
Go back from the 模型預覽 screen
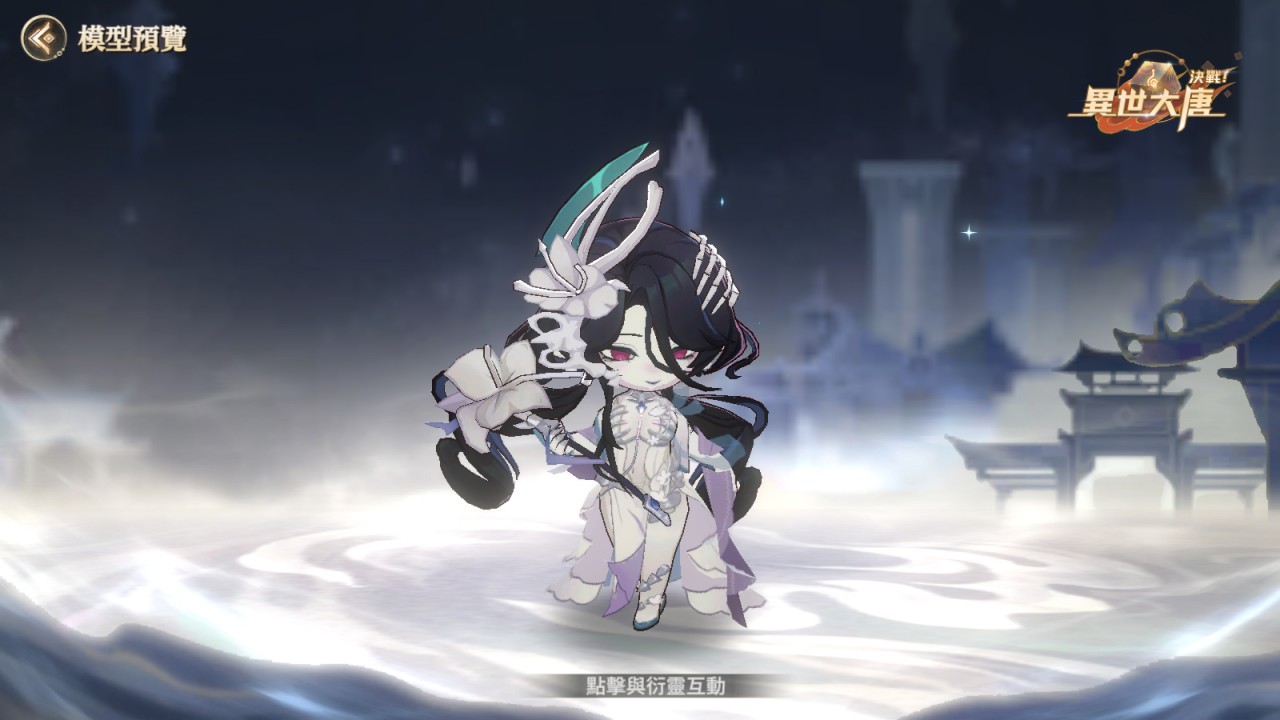[x=43, y=38]
